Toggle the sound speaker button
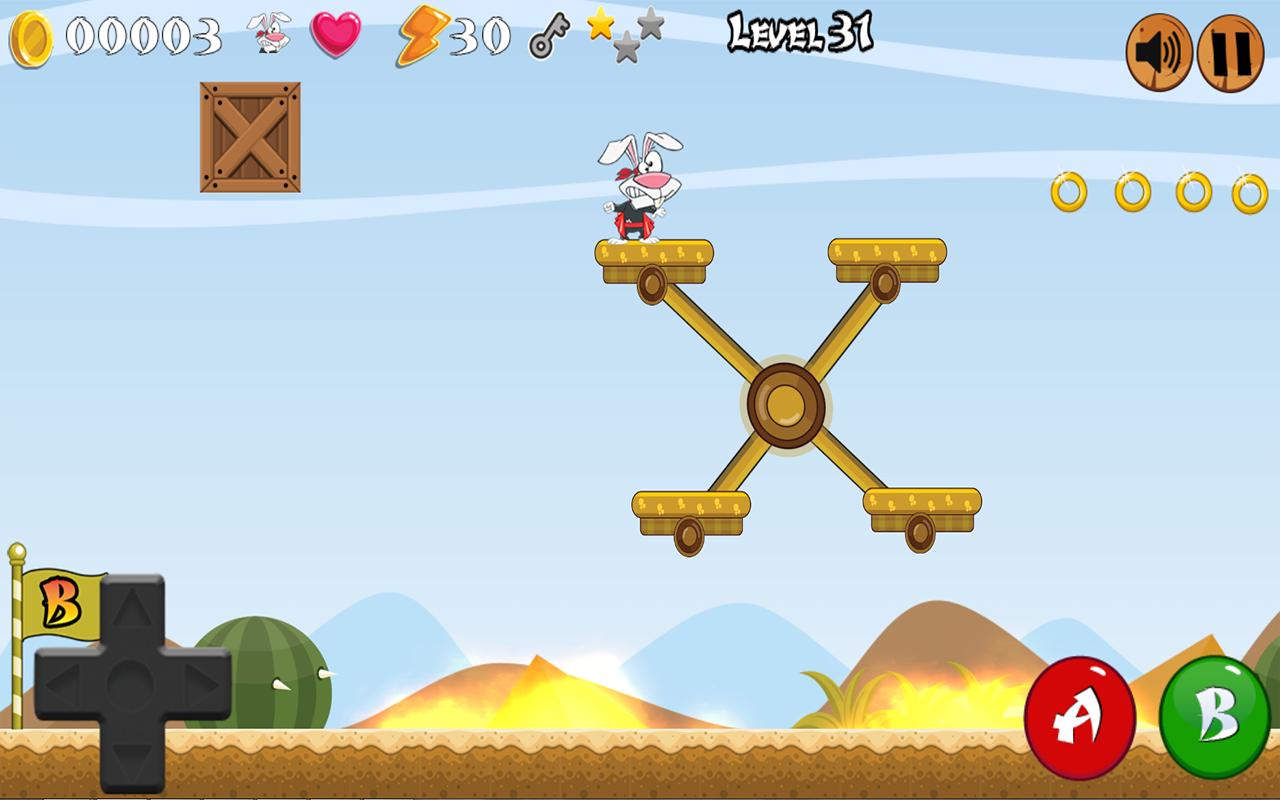 coord(1159,53)
